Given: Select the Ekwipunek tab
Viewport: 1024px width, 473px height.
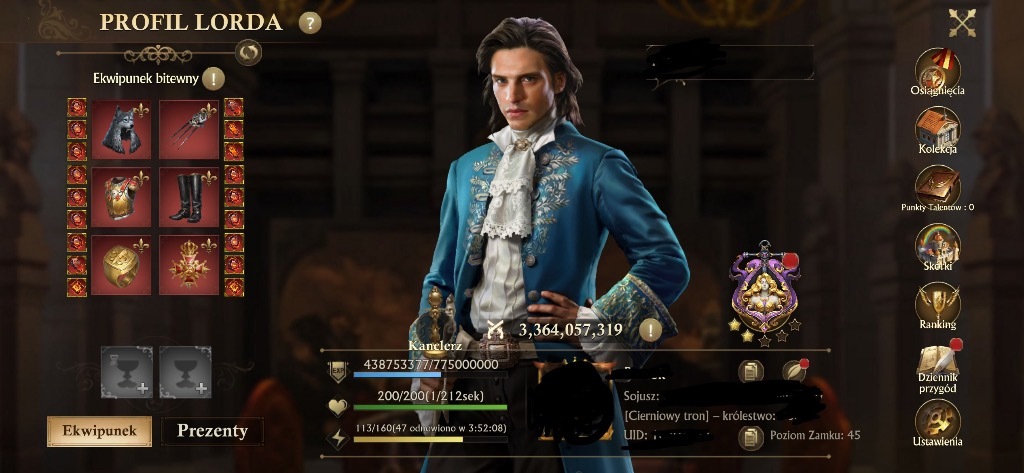Looking at the screenshot, I should (x=99, y=431).
